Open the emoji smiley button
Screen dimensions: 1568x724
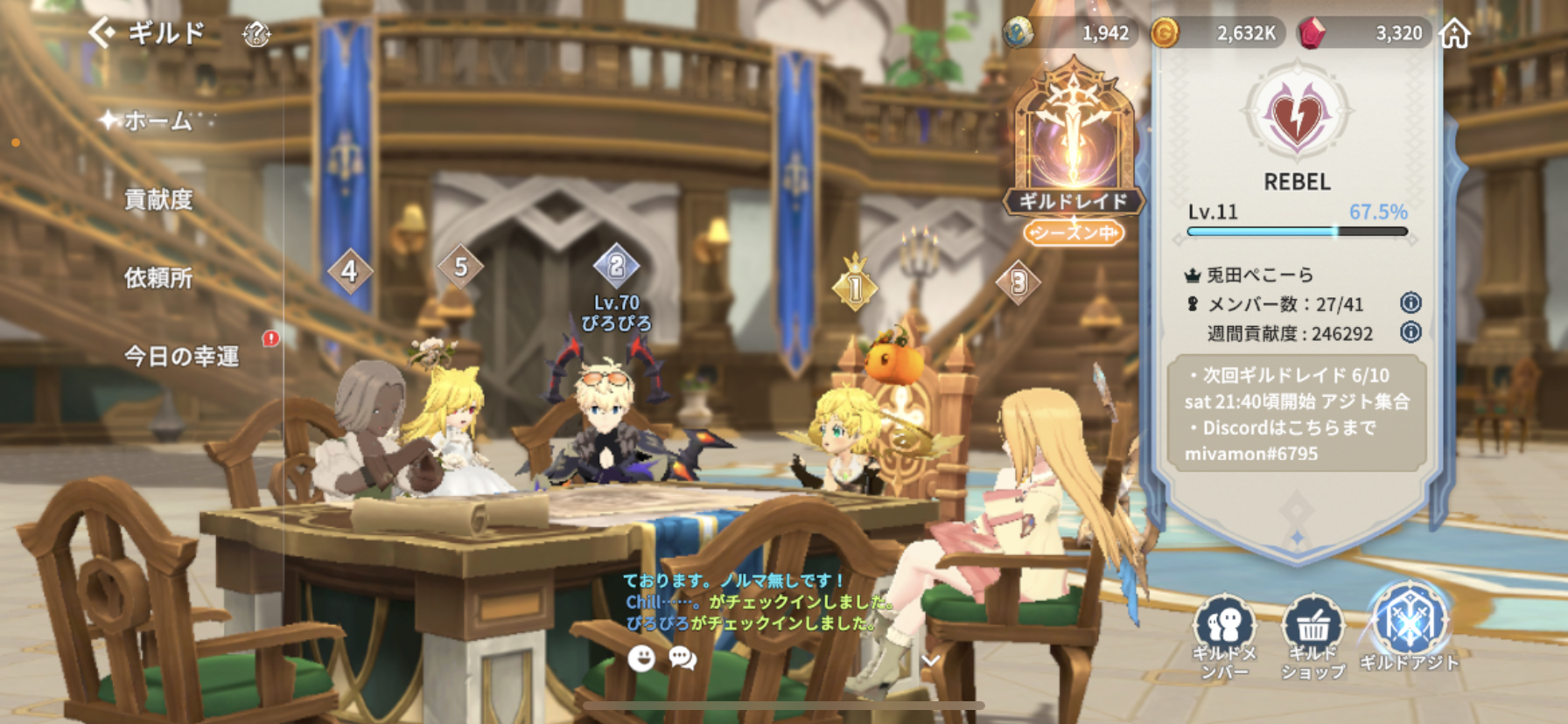pyautogui.click(x=641, y=658)
